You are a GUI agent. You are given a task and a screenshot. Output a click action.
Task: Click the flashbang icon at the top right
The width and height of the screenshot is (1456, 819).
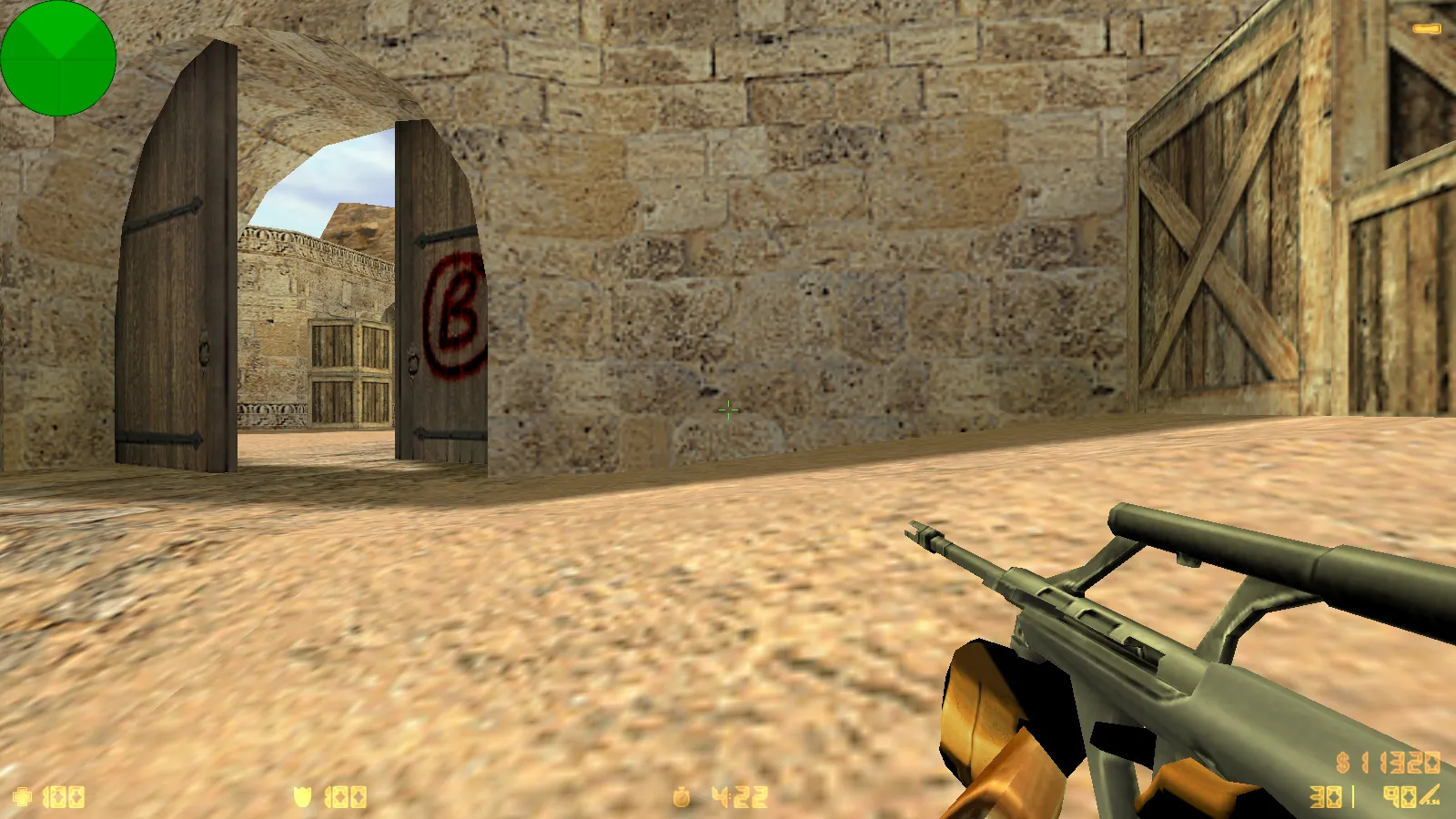(1425, 27)
